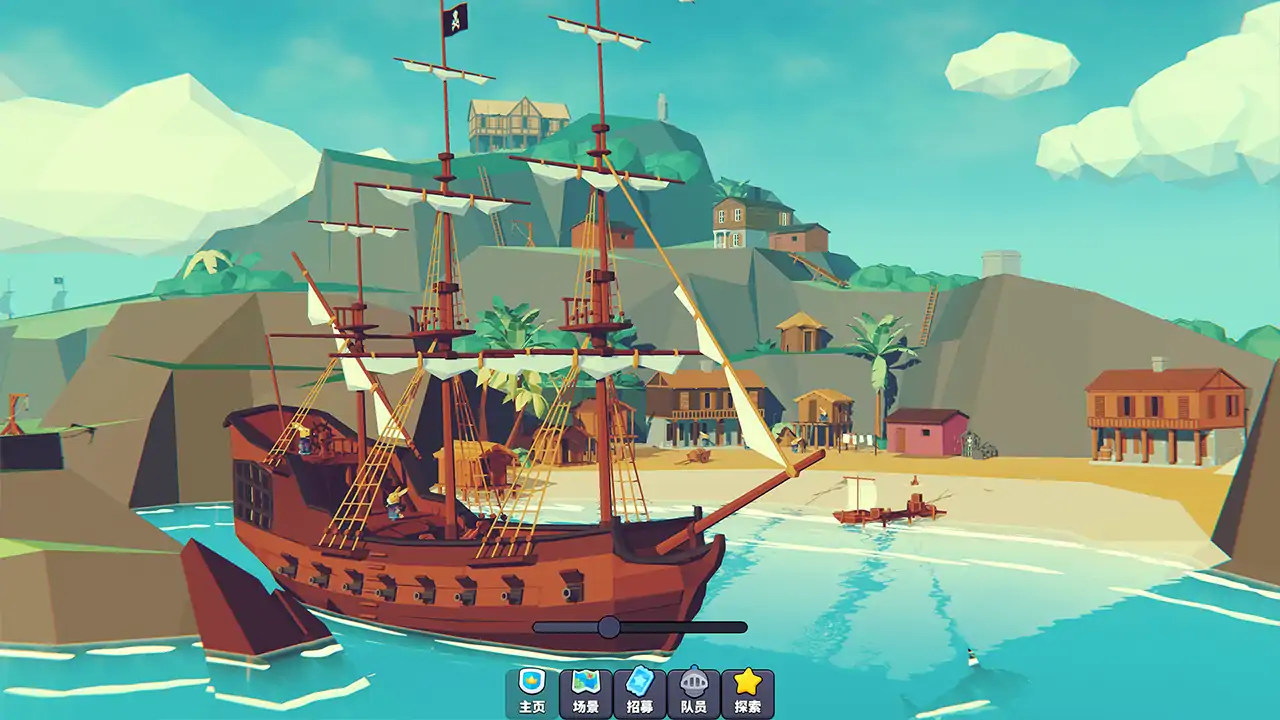Switch to the 场景 scene map tab
This screenshot has height=720, width=1280.
click(x=586, y=693)
